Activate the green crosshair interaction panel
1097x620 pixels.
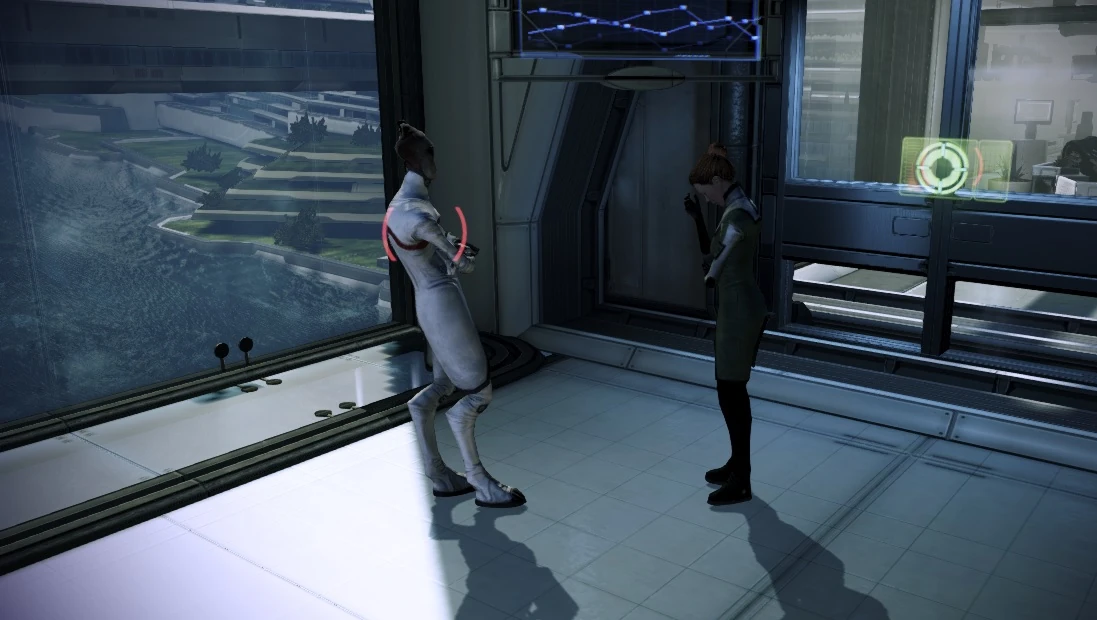(942, 167)
